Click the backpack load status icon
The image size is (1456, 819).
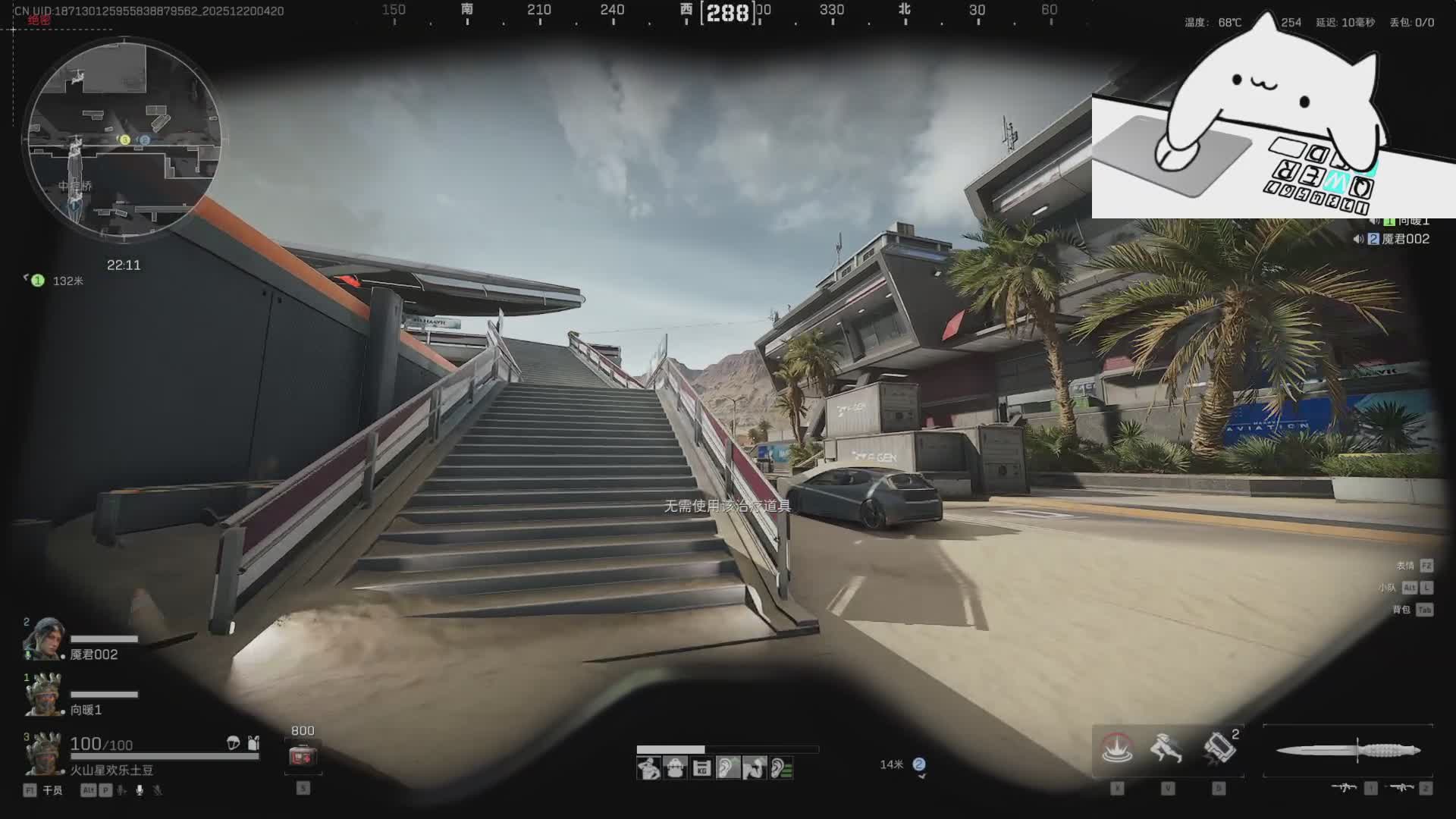coord(674,768)
